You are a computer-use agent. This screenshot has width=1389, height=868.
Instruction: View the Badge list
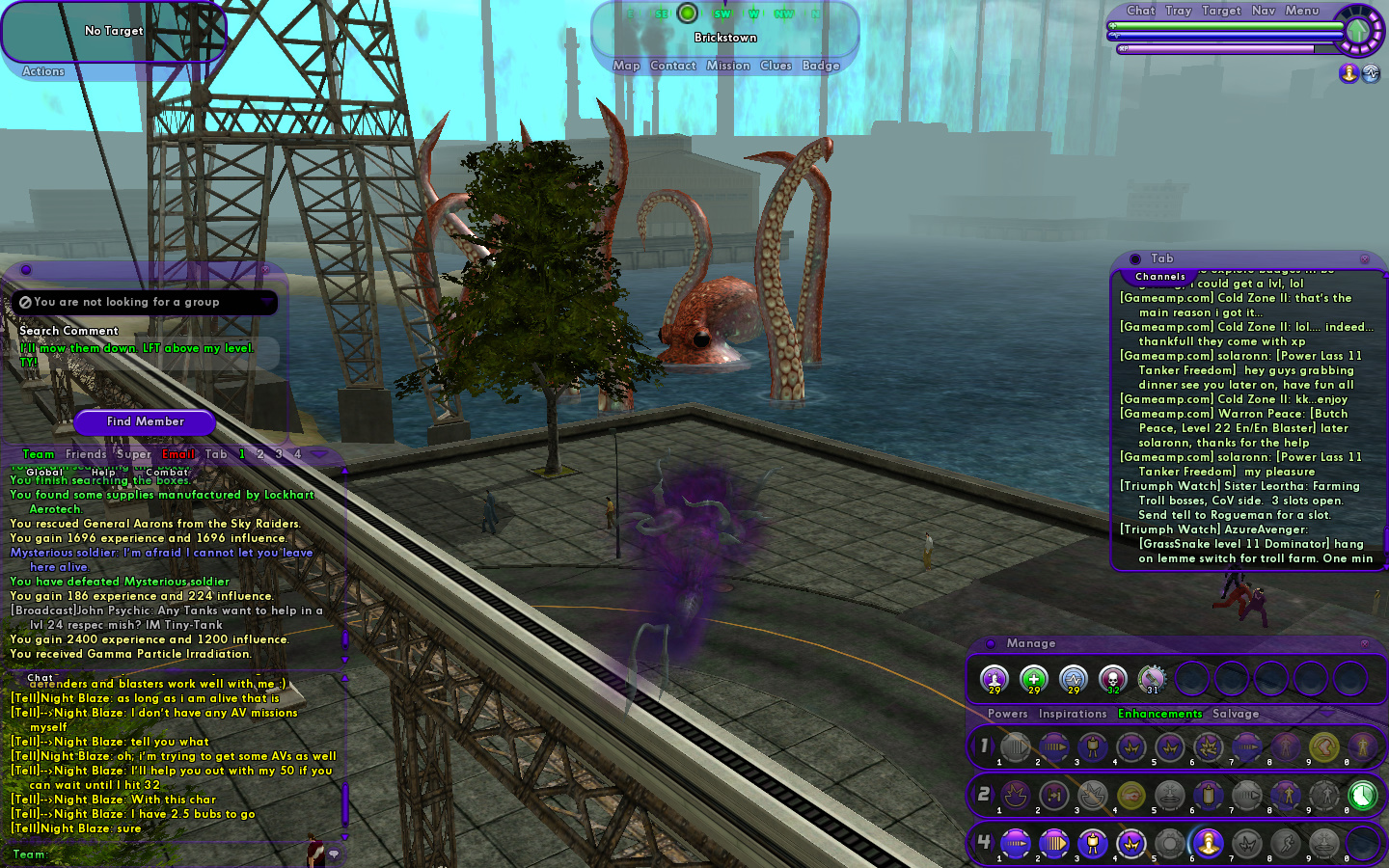[x=821, y=66]
